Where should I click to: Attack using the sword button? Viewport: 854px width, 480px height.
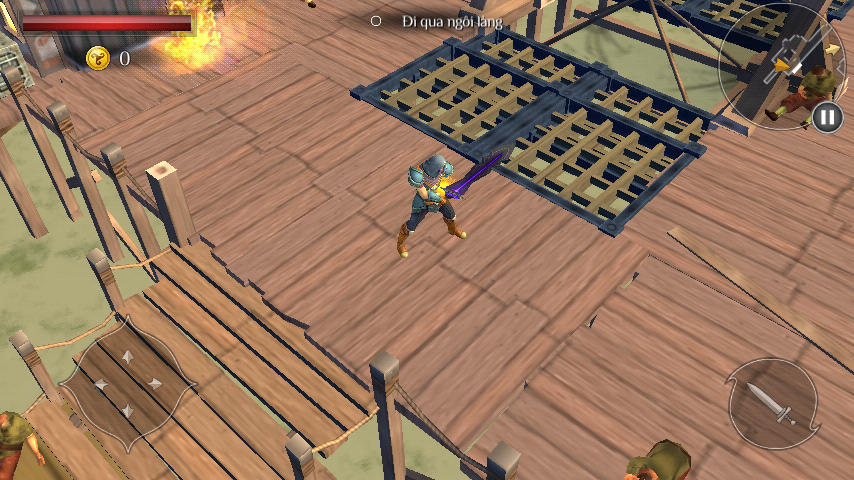772,402
